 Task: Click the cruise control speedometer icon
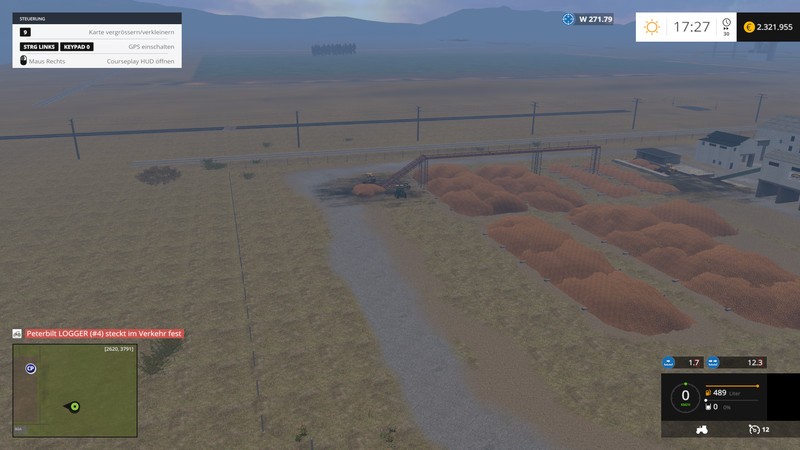pyautogui.click(x=753, y=429)
